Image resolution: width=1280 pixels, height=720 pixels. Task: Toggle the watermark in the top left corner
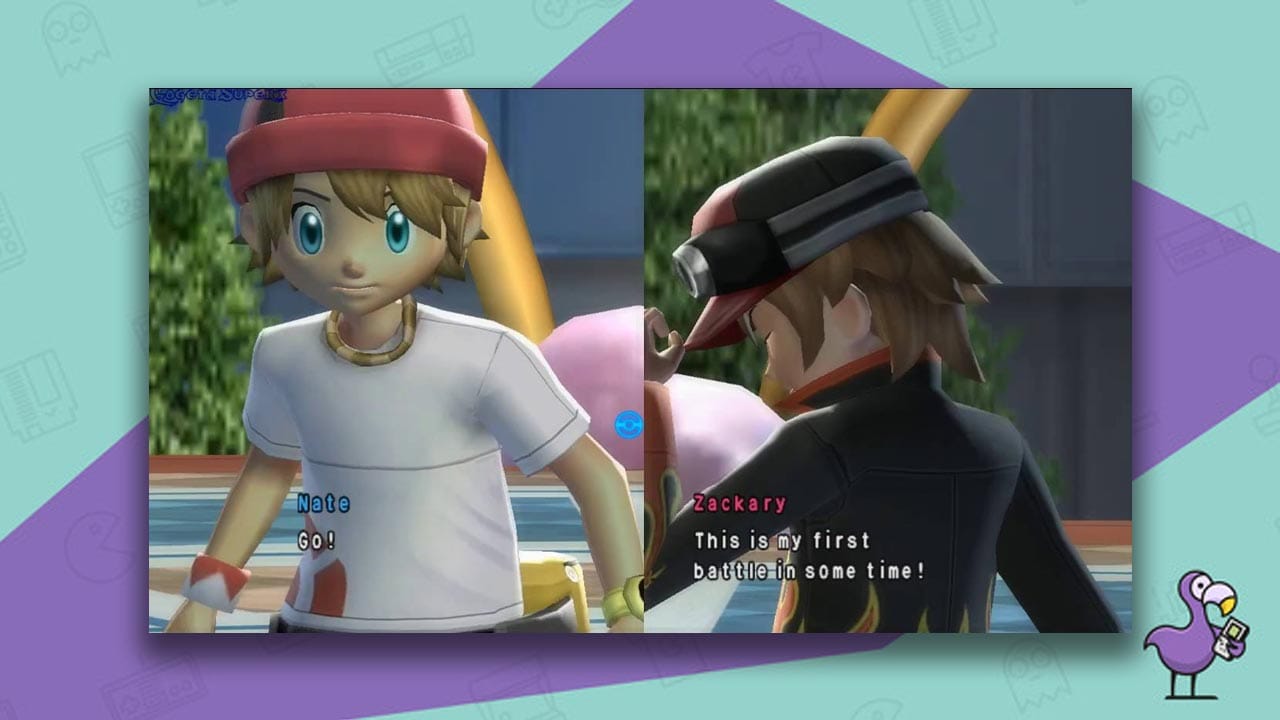point(220,94)
